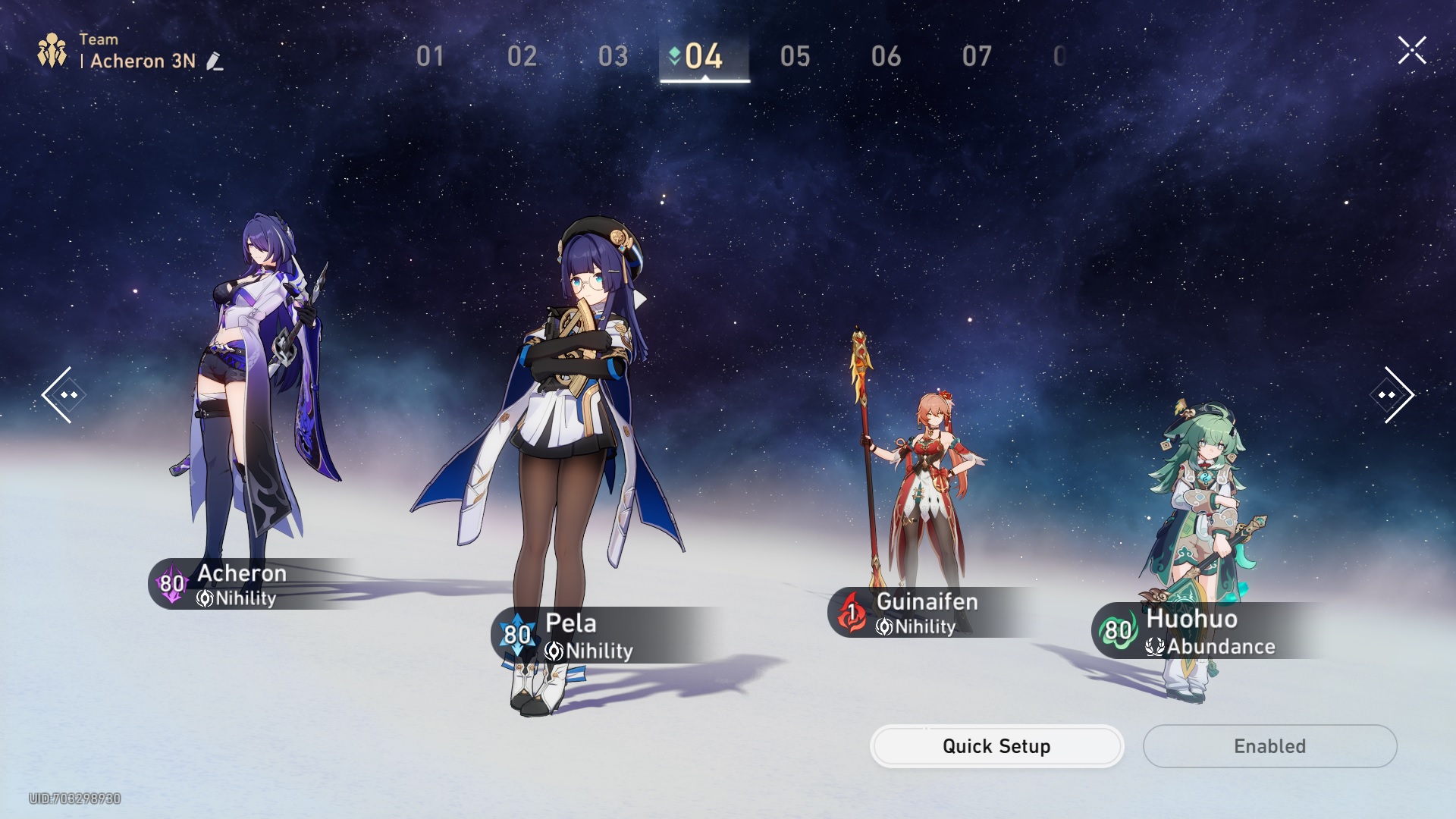This screenshot has width=1456, height=819.
Task: Select Acheron's character slot label
Action: point(243,584)
